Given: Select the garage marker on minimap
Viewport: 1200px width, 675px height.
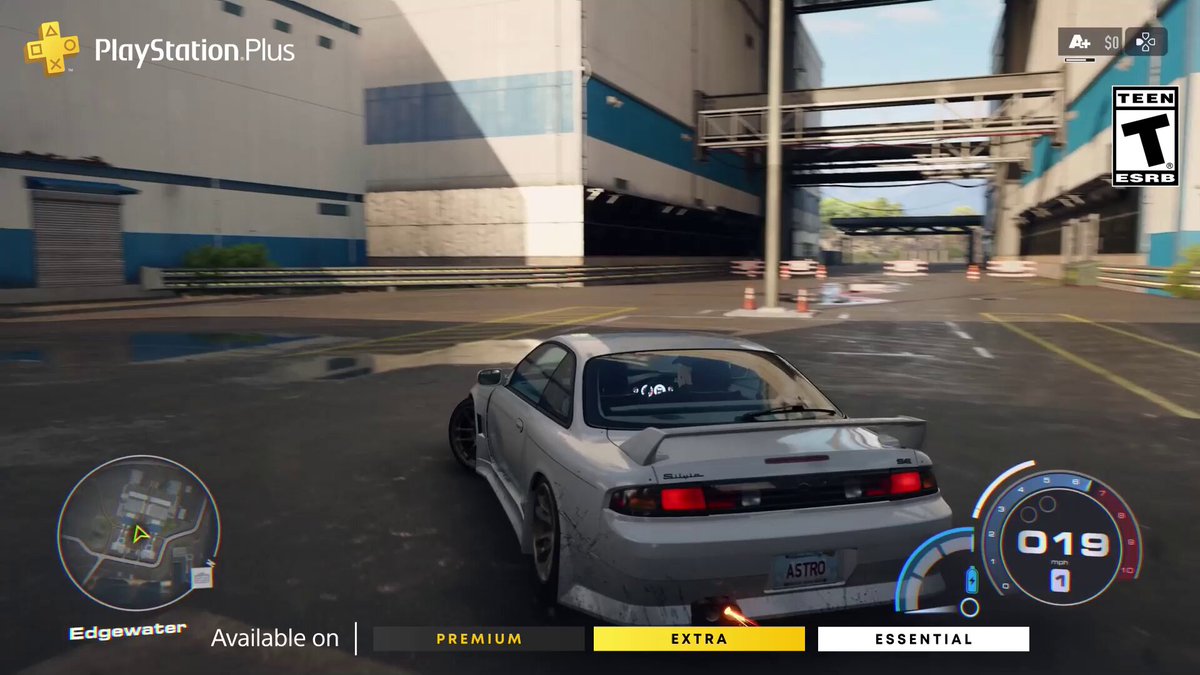Looking at the screenshot, I should pos(202,577).
